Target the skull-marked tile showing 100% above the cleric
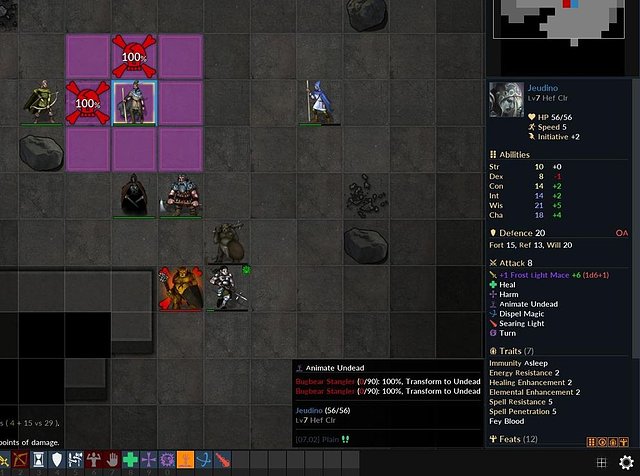This screenshot has height=476, width=640. tap(134, 55)
